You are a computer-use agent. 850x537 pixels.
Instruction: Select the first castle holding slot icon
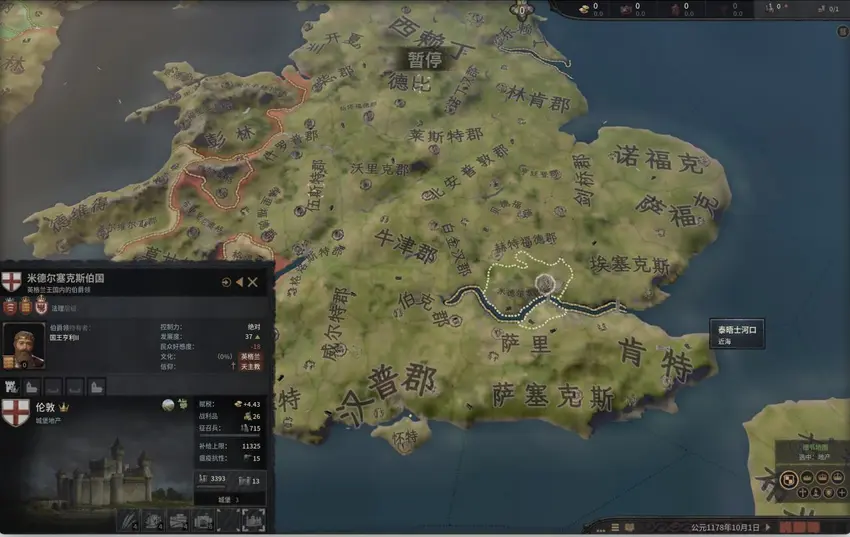[12, 385]
